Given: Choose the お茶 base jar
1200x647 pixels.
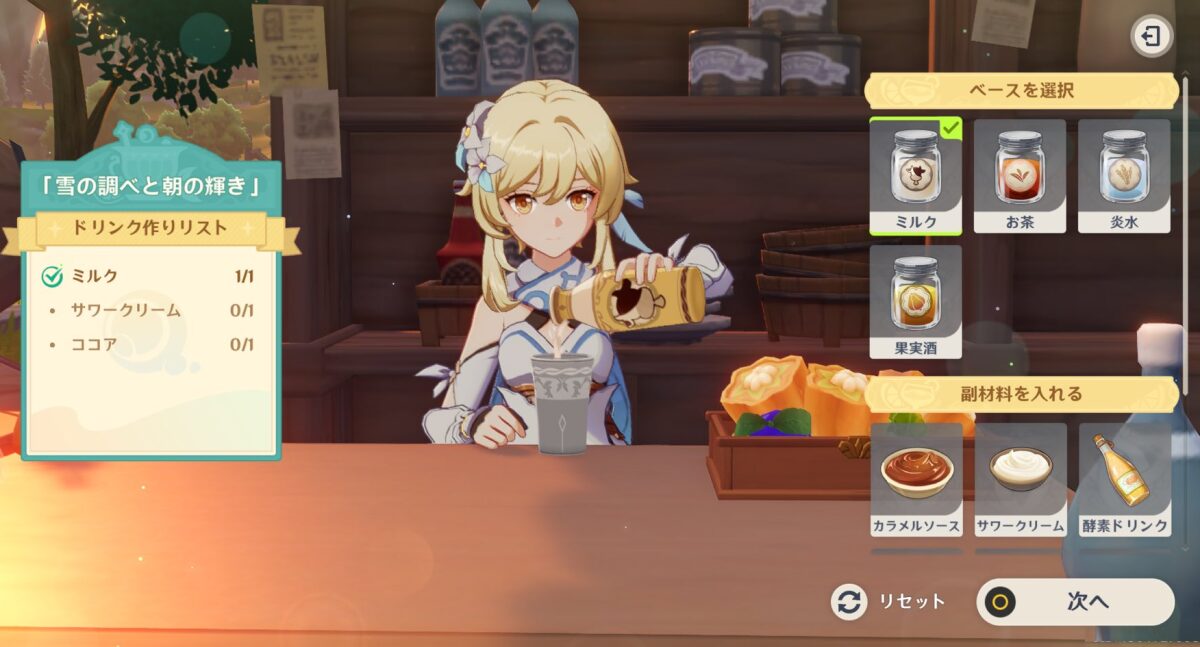Looking at the screenshot, I should pos(1019,175).
